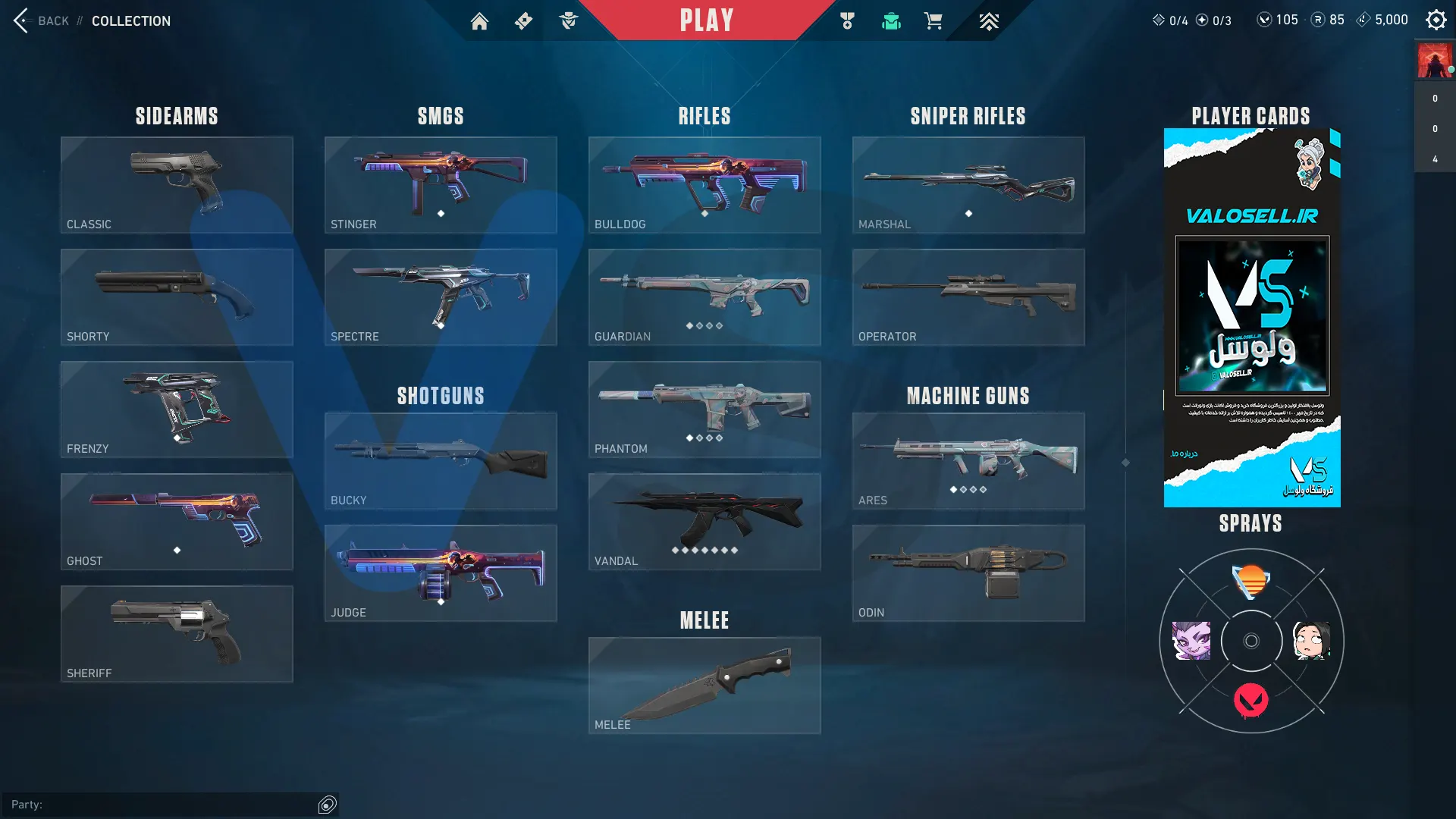Open the Stinger SMG slot
Screen dimensions: 1456x819
point(441,184)
